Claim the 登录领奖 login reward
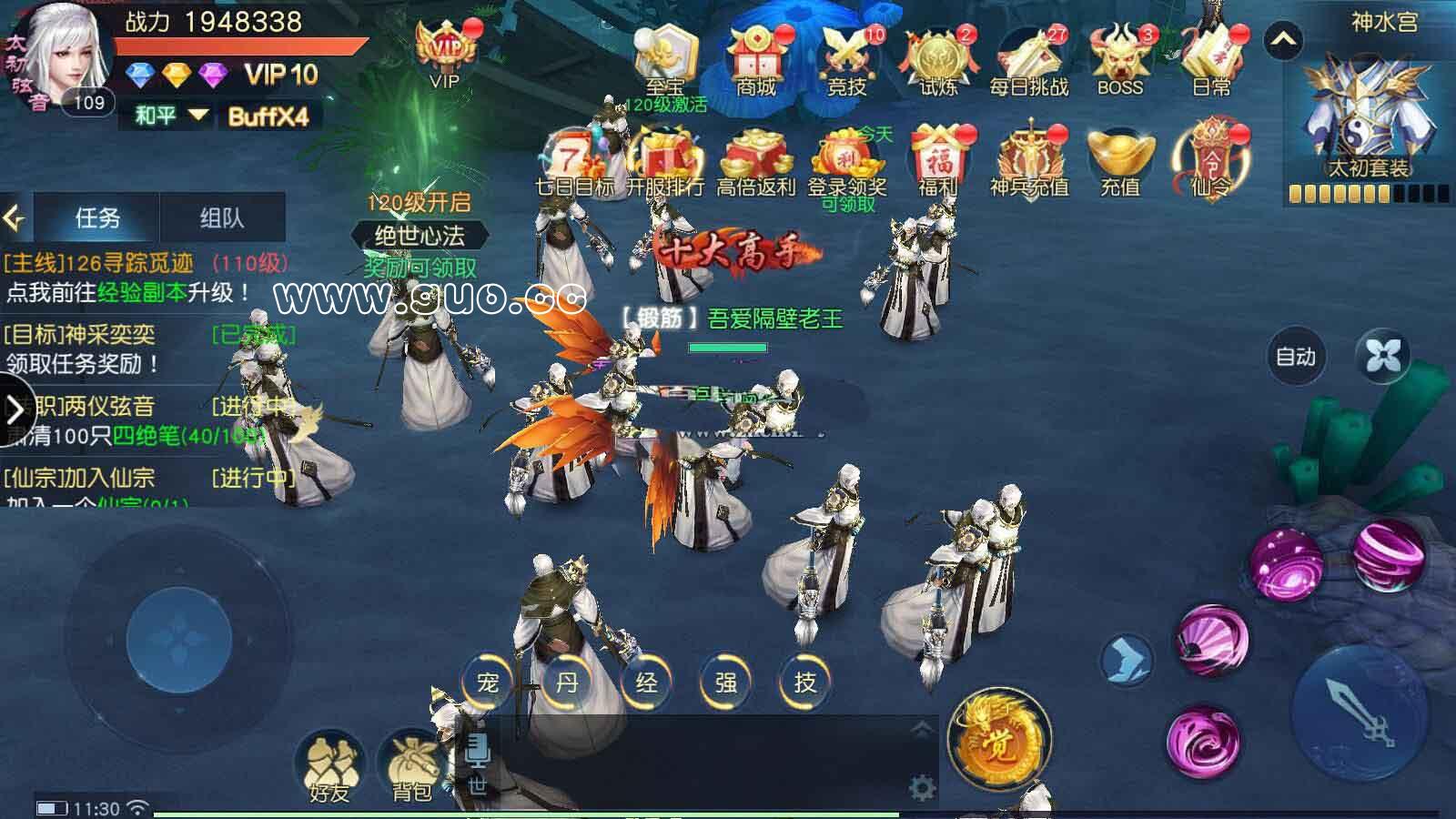This screenshot has height=819, width=1456. [x=847, y=162]
